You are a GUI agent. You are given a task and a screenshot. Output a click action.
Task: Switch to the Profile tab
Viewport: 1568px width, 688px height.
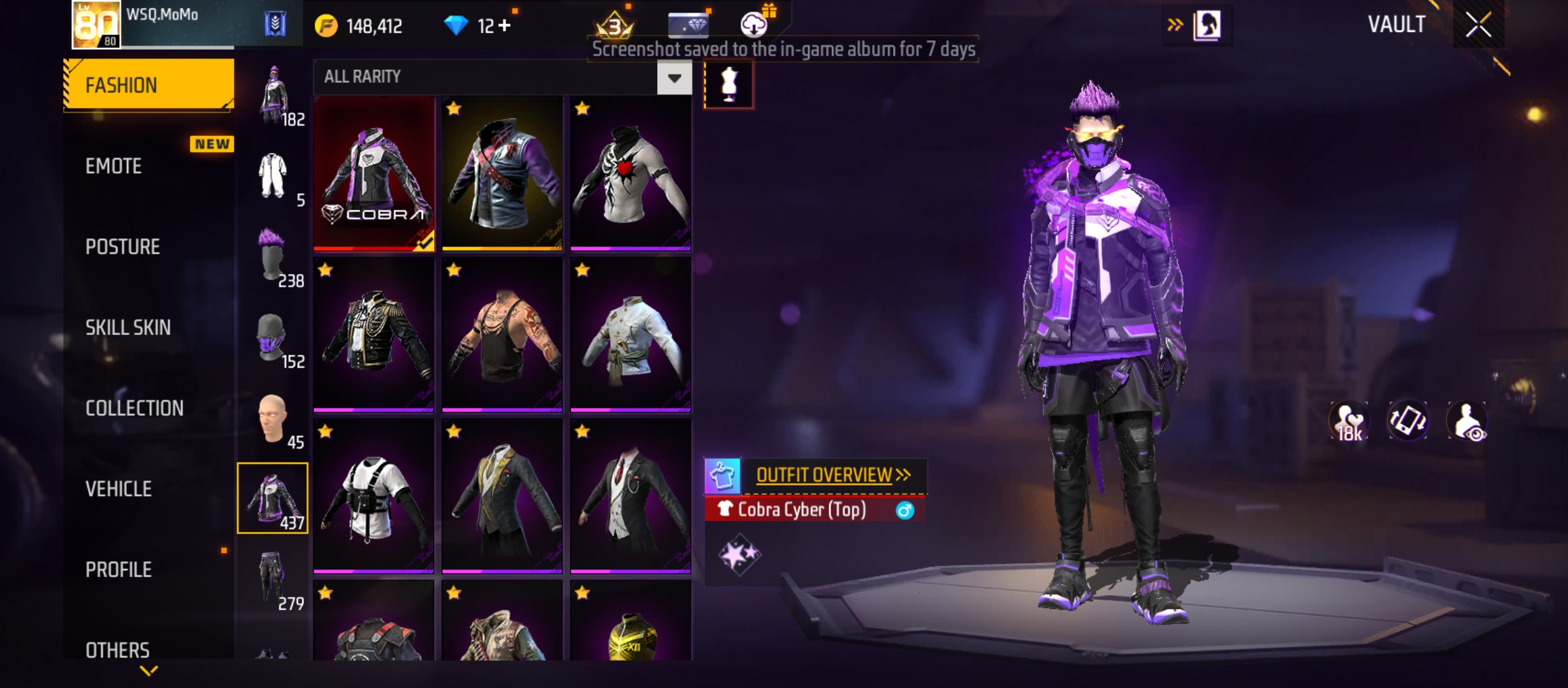tap(119, 570)
